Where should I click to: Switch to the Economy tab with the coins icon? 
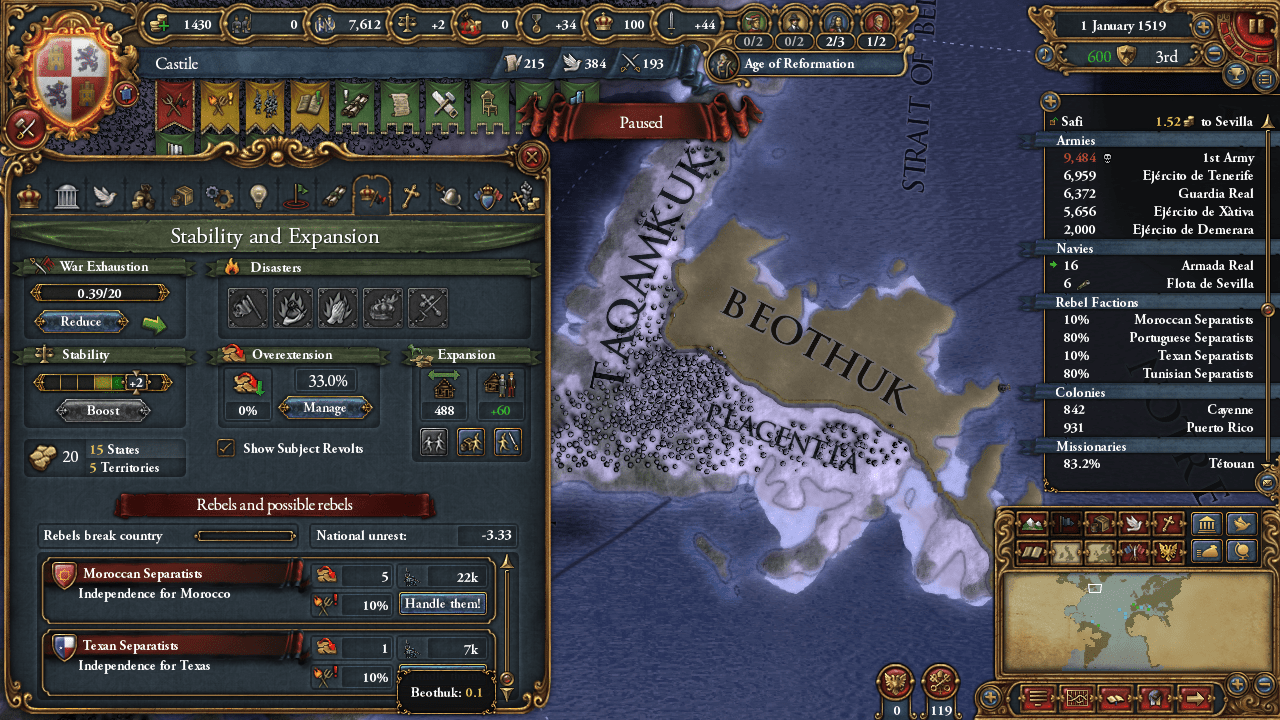pos(143,195)
